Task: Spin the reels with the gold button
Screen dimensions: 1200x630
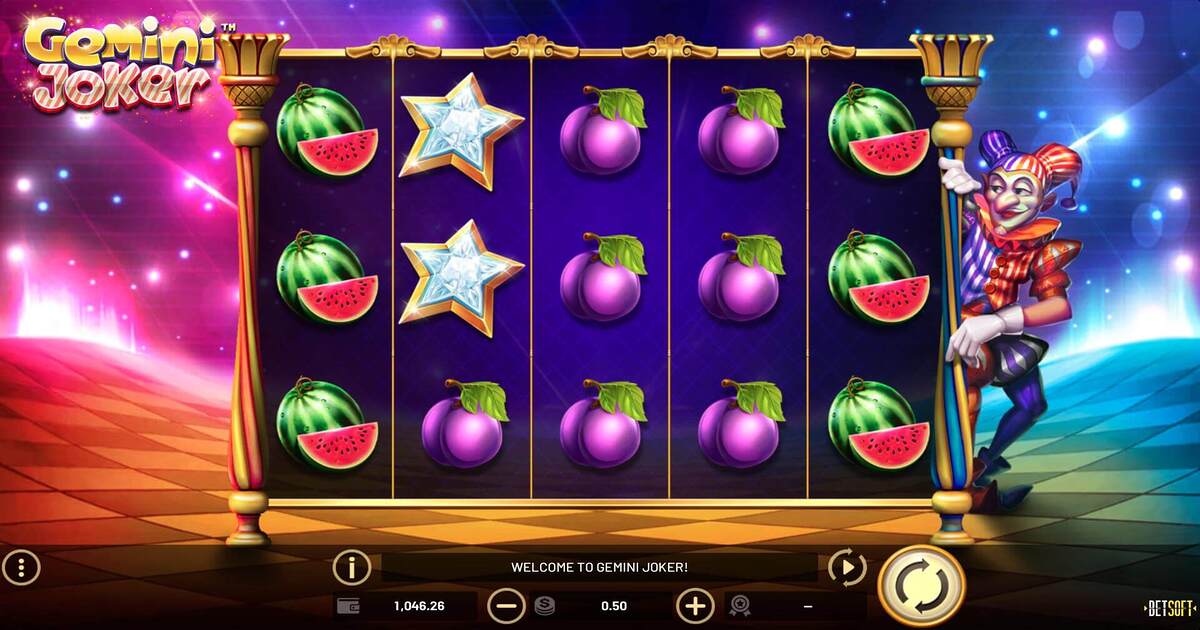Action: pos(920,586)
